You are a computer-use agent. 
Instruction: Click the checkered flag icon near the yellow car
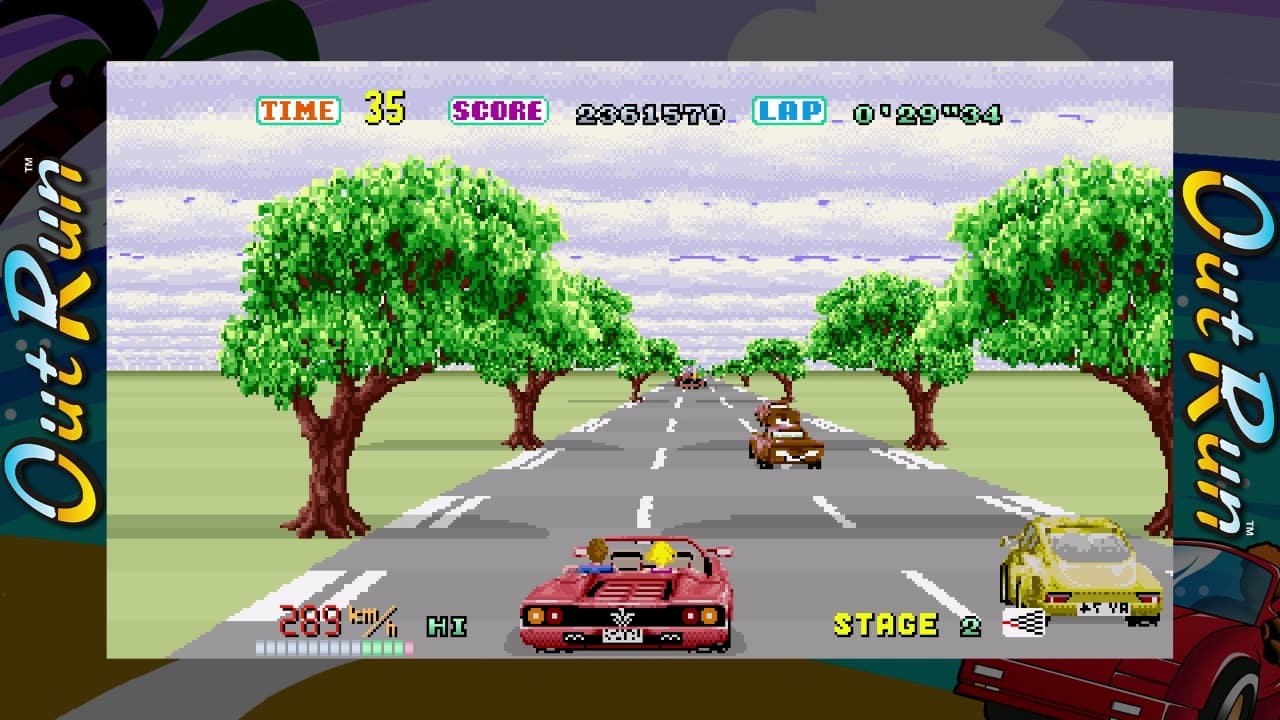click(x=1022, y=620)
